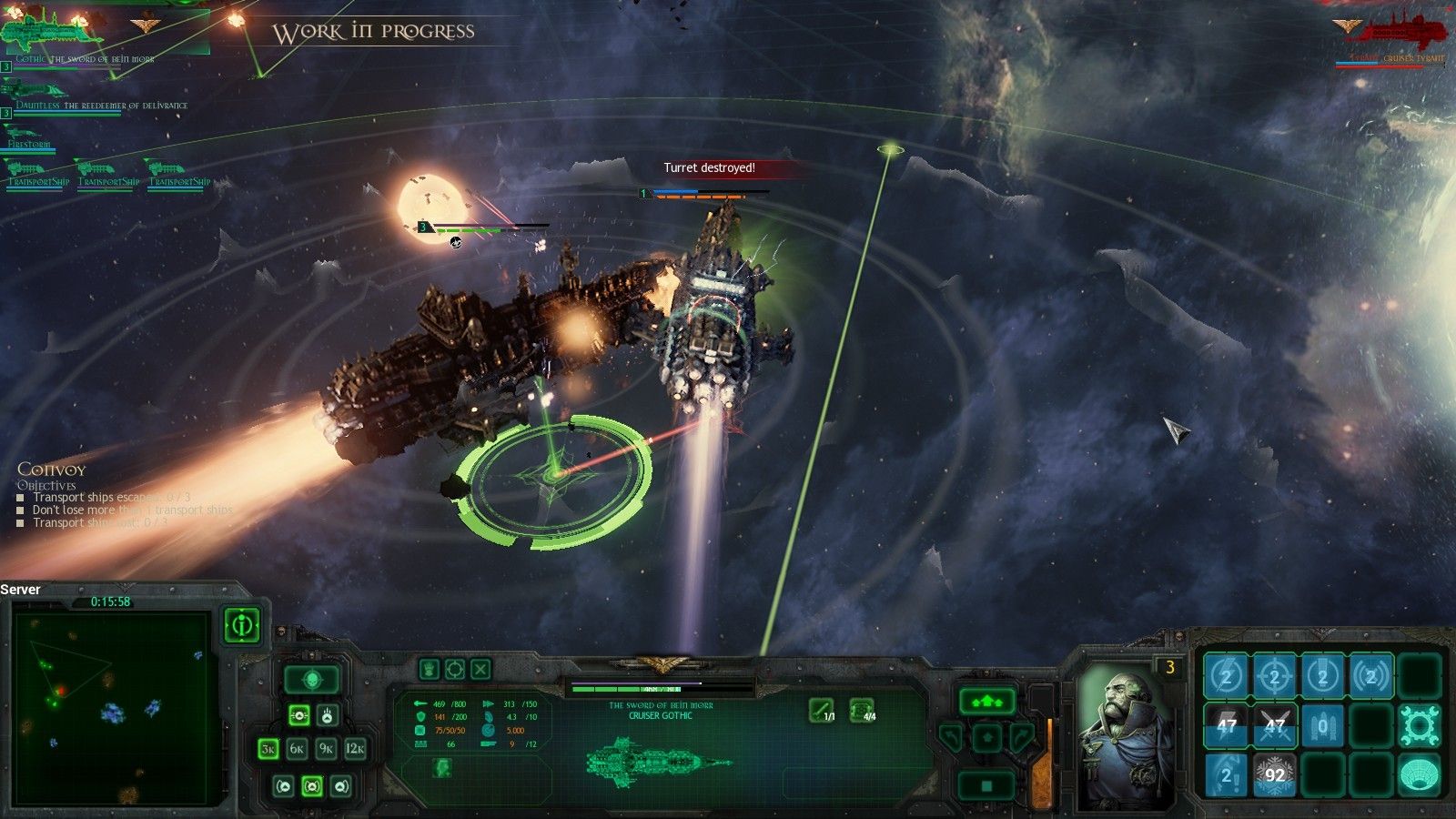The image size is (1456, 819).
Task: Click the square stop engines button
Action: coord(986,784)
